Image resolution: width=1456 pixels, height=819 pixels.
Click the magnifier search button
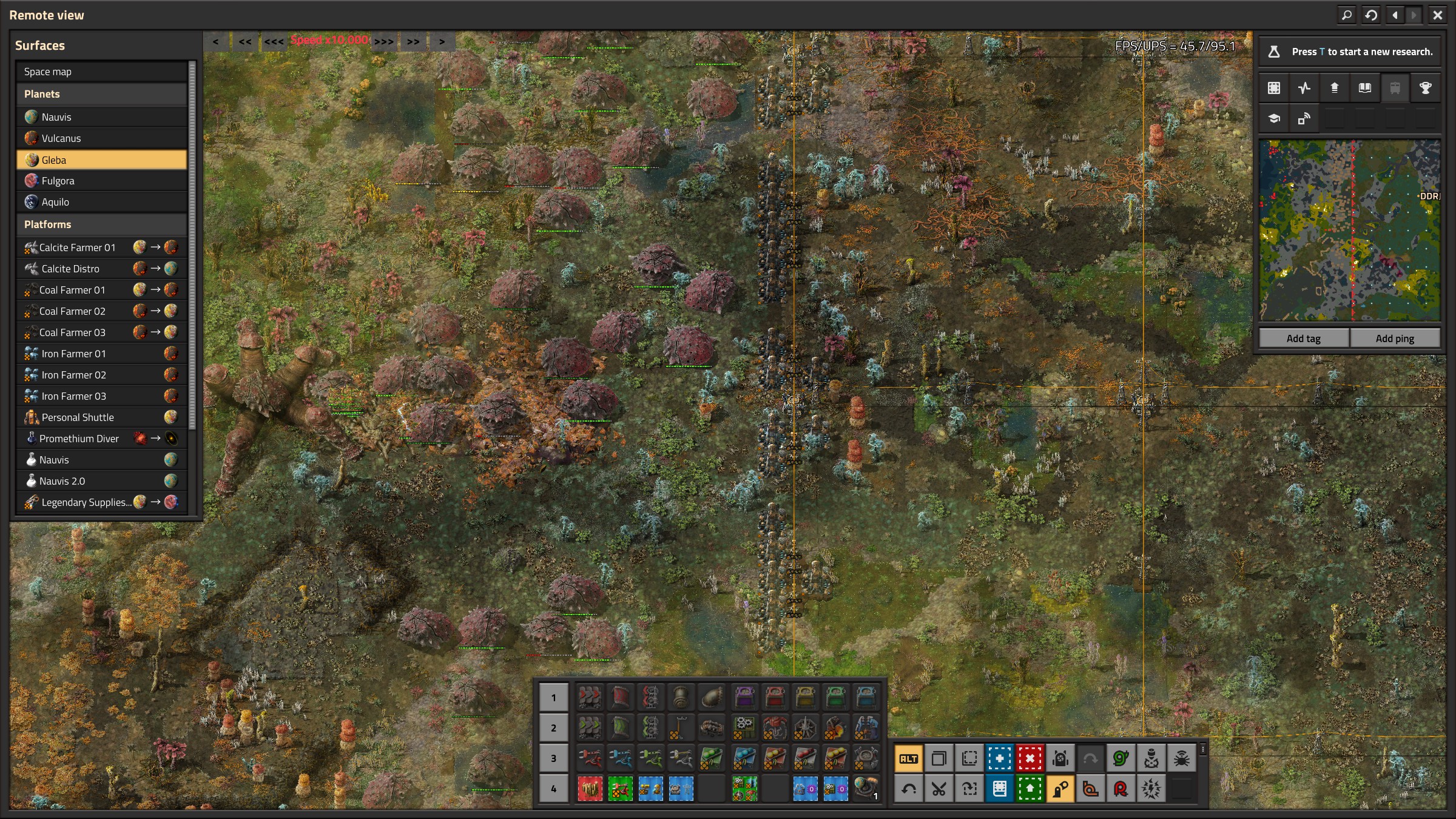coord(1346,15)
